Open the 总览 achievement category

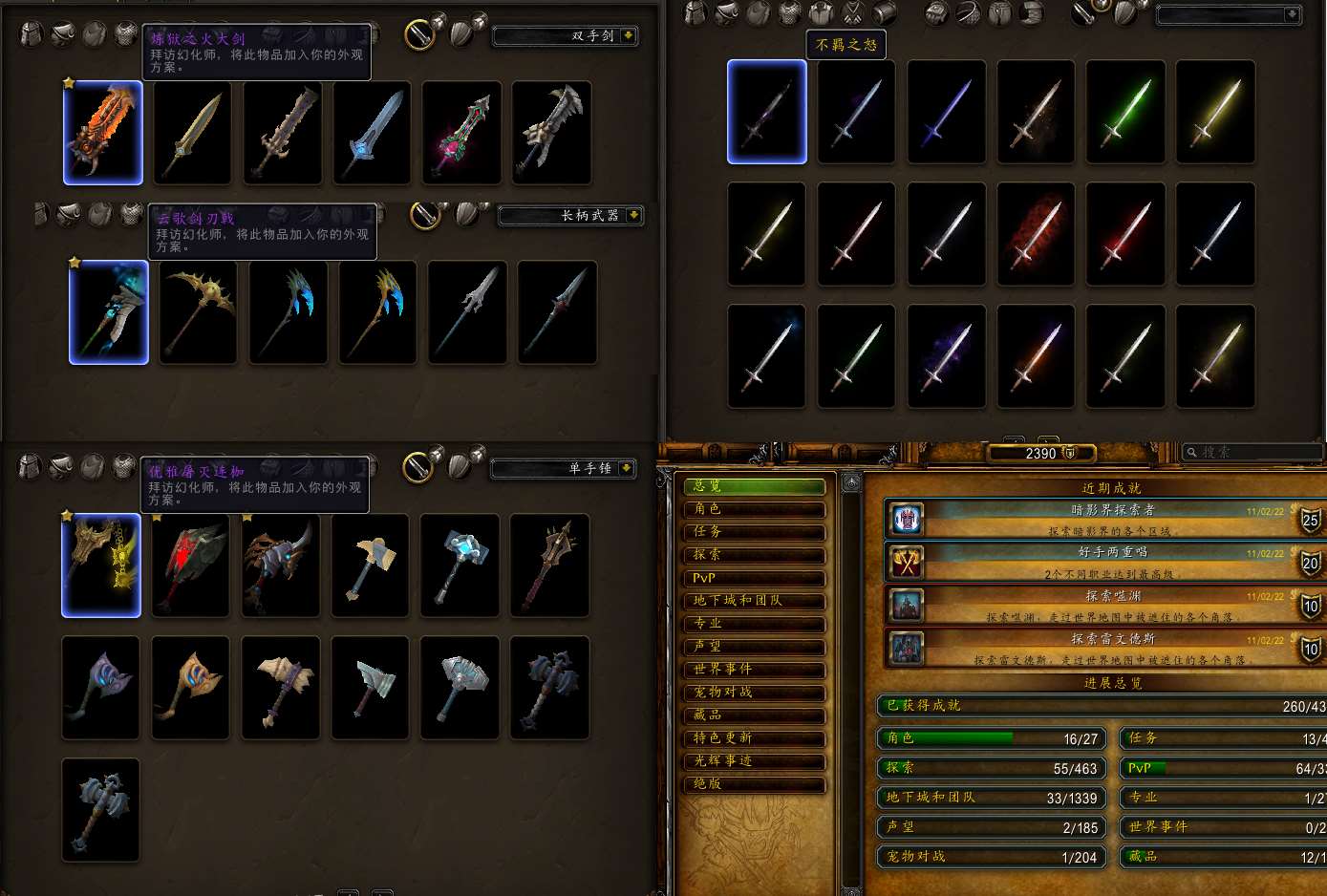[x=754, y=486]
